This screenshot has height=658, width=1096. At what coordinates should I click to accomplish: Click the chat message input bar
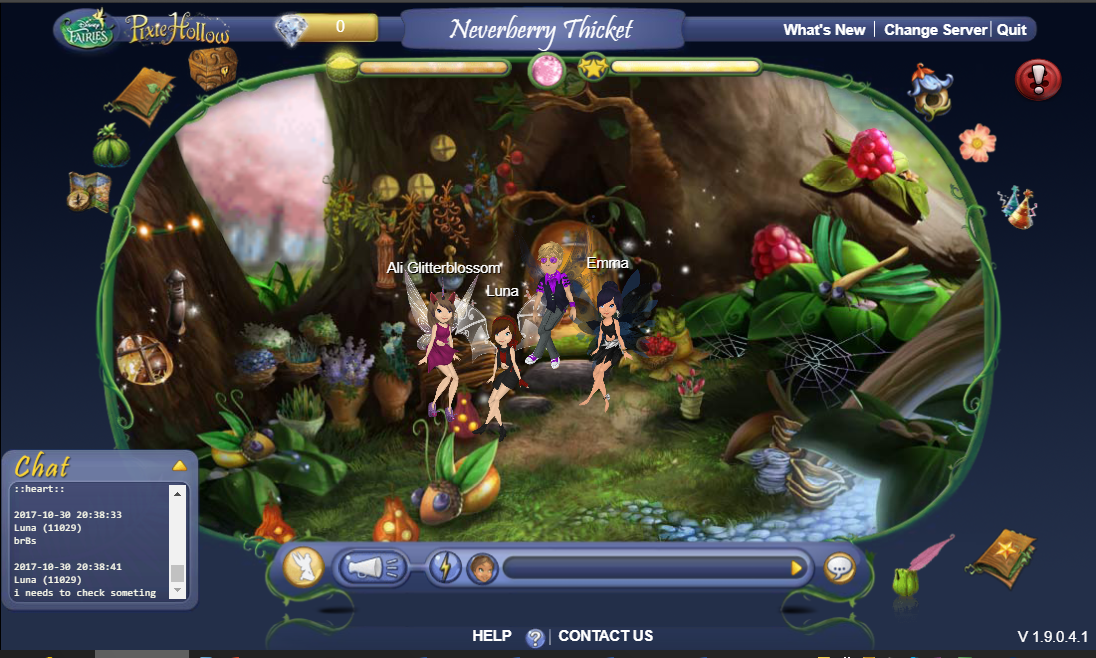coord(645,568)
